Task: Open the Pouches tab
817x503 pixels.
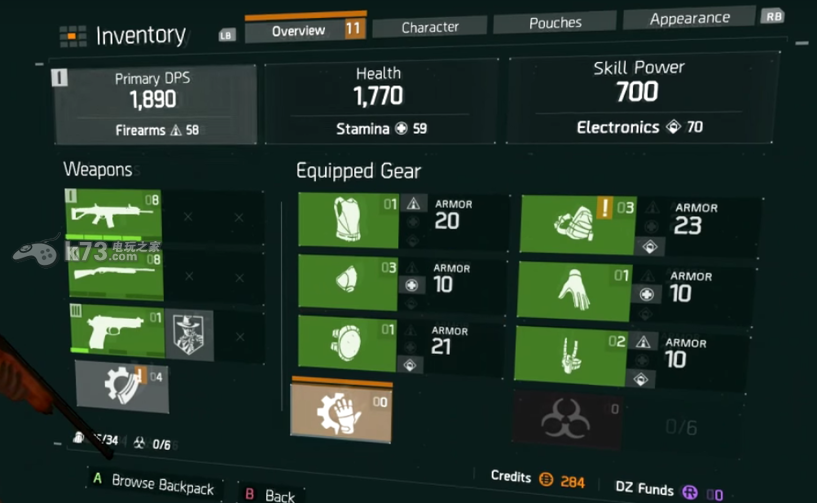Action: tap(554, 22)
